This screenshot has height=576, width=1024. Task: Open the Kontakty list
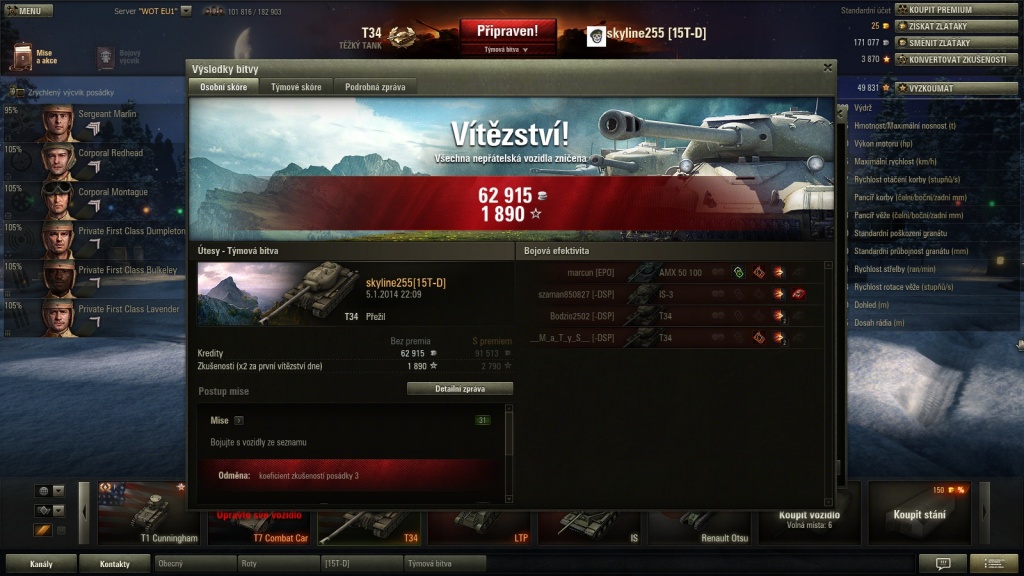(x=114, y=564)
